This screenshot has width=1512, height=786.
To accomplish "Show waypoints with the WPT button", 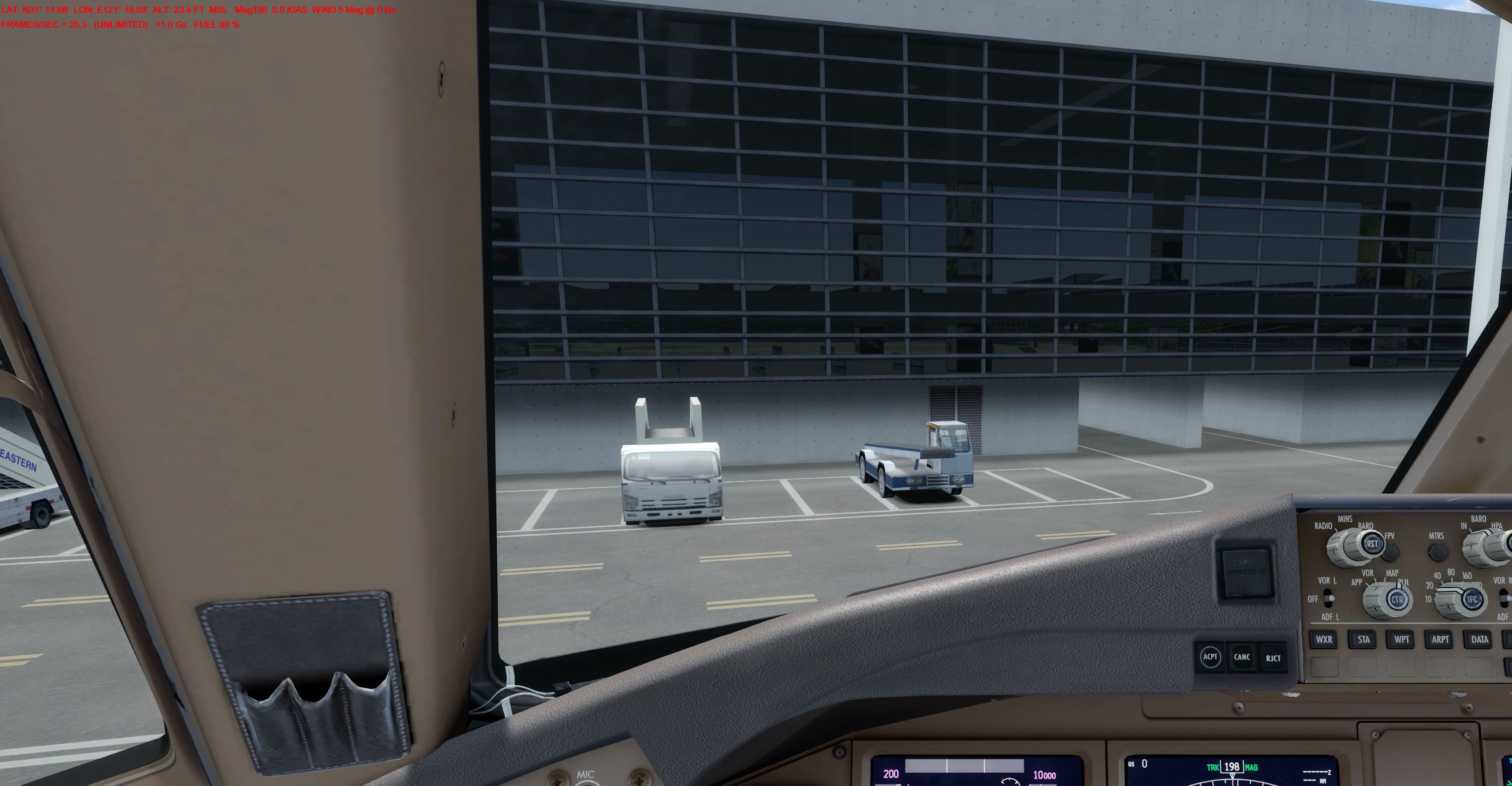I will coord(1401,639).
